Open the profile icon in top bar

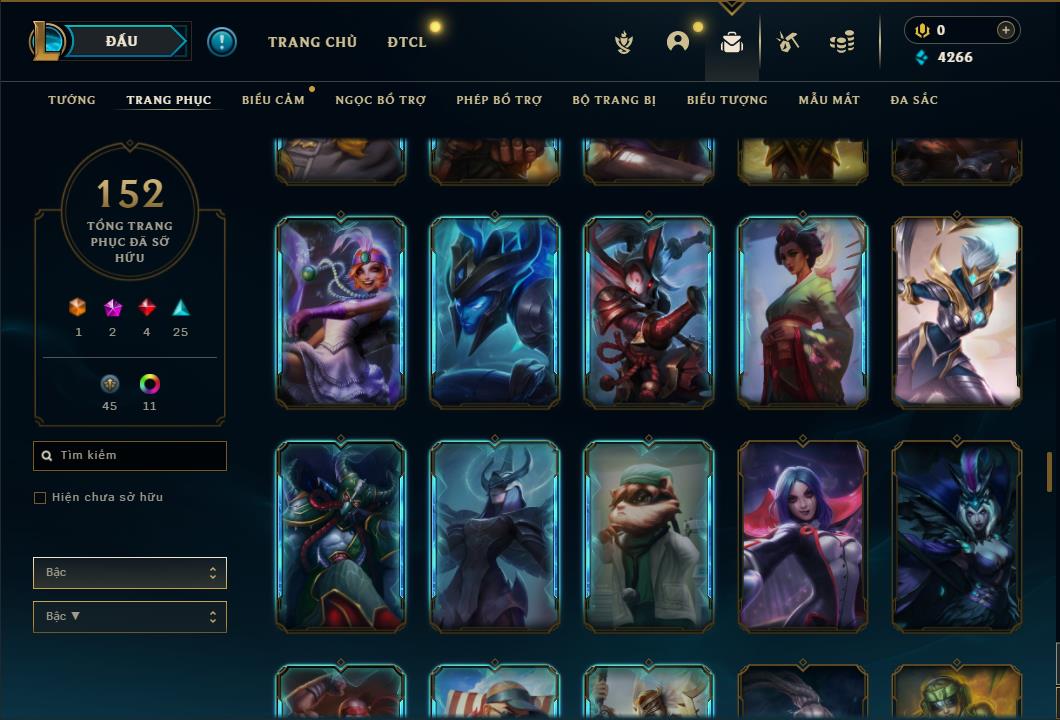(x=678, y=42)
